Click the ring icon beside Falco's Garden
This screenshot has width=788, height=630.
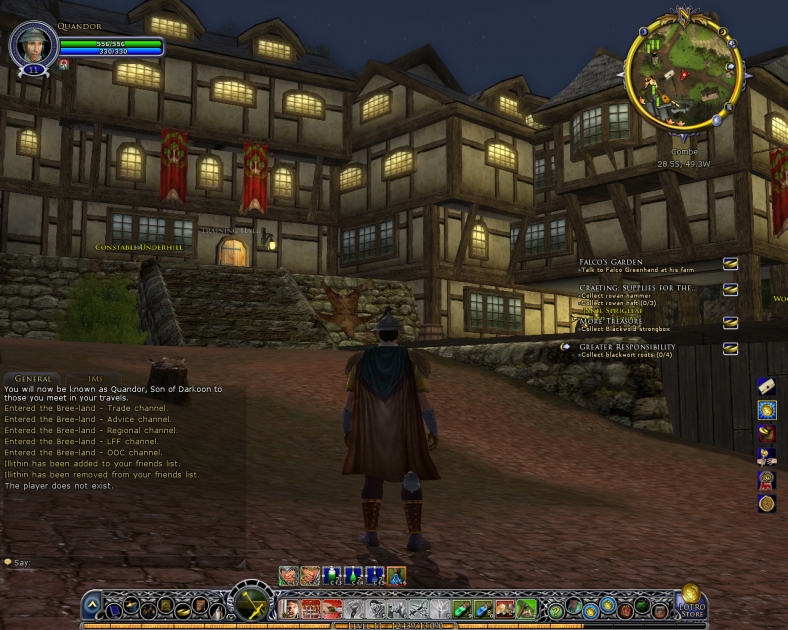point(731,263)
